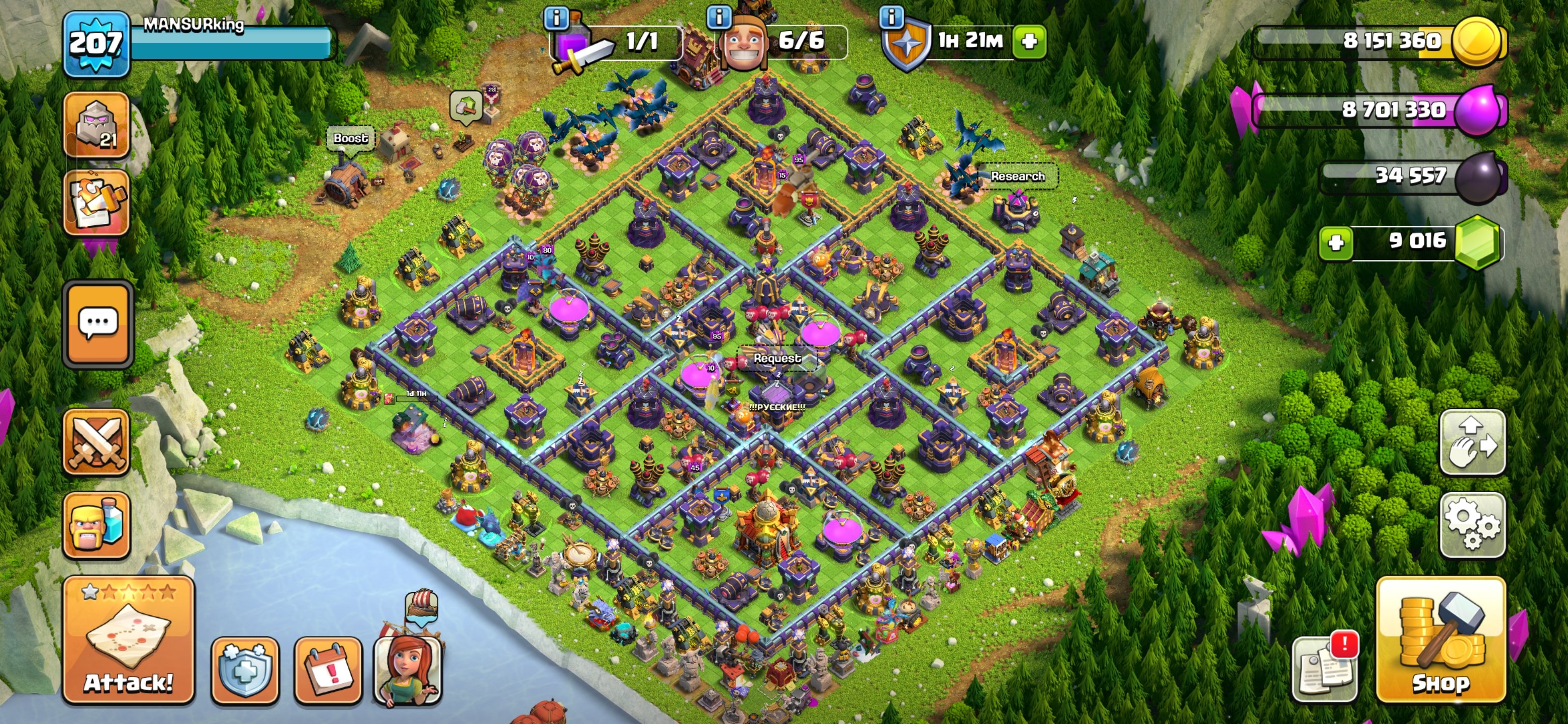The height and width of the screenshot is (724, 1568).
Task: Open the Research prompt on the Laboratory
Action: pos(1018,176)
